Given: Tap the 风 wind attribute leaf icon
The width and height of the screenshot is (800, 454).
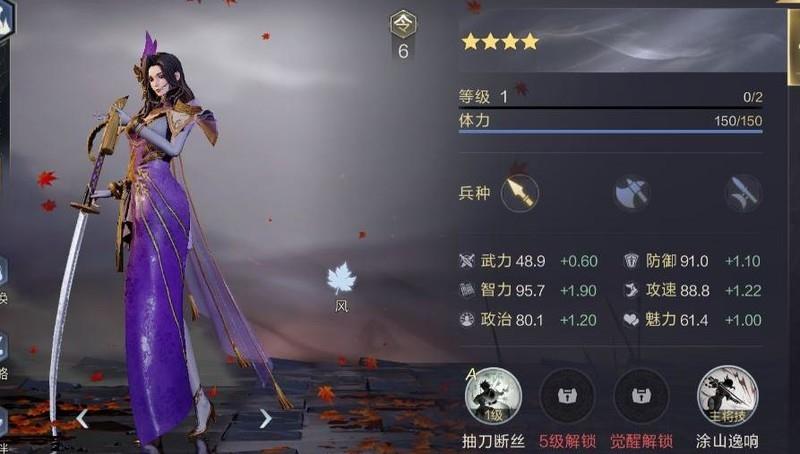Looking at the screenshot, I should click(x=341, y=281).
